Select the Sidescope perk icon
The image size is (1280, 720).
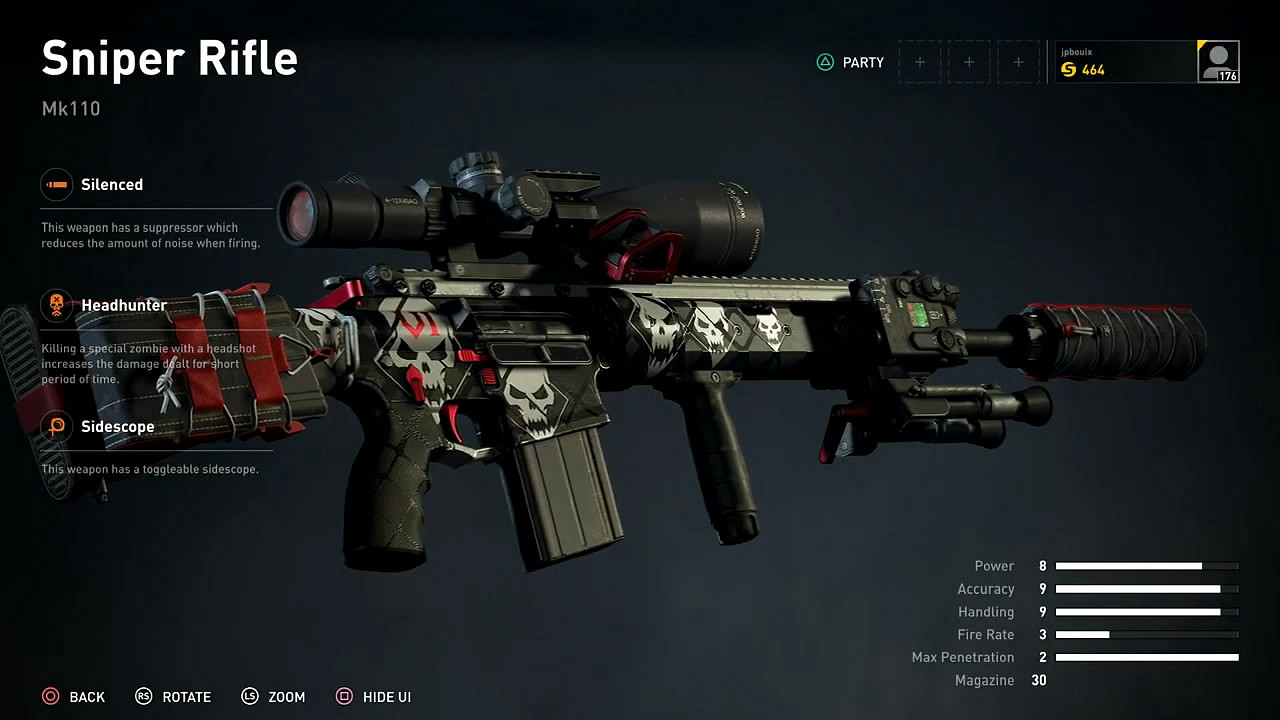[x=57, y=427]
